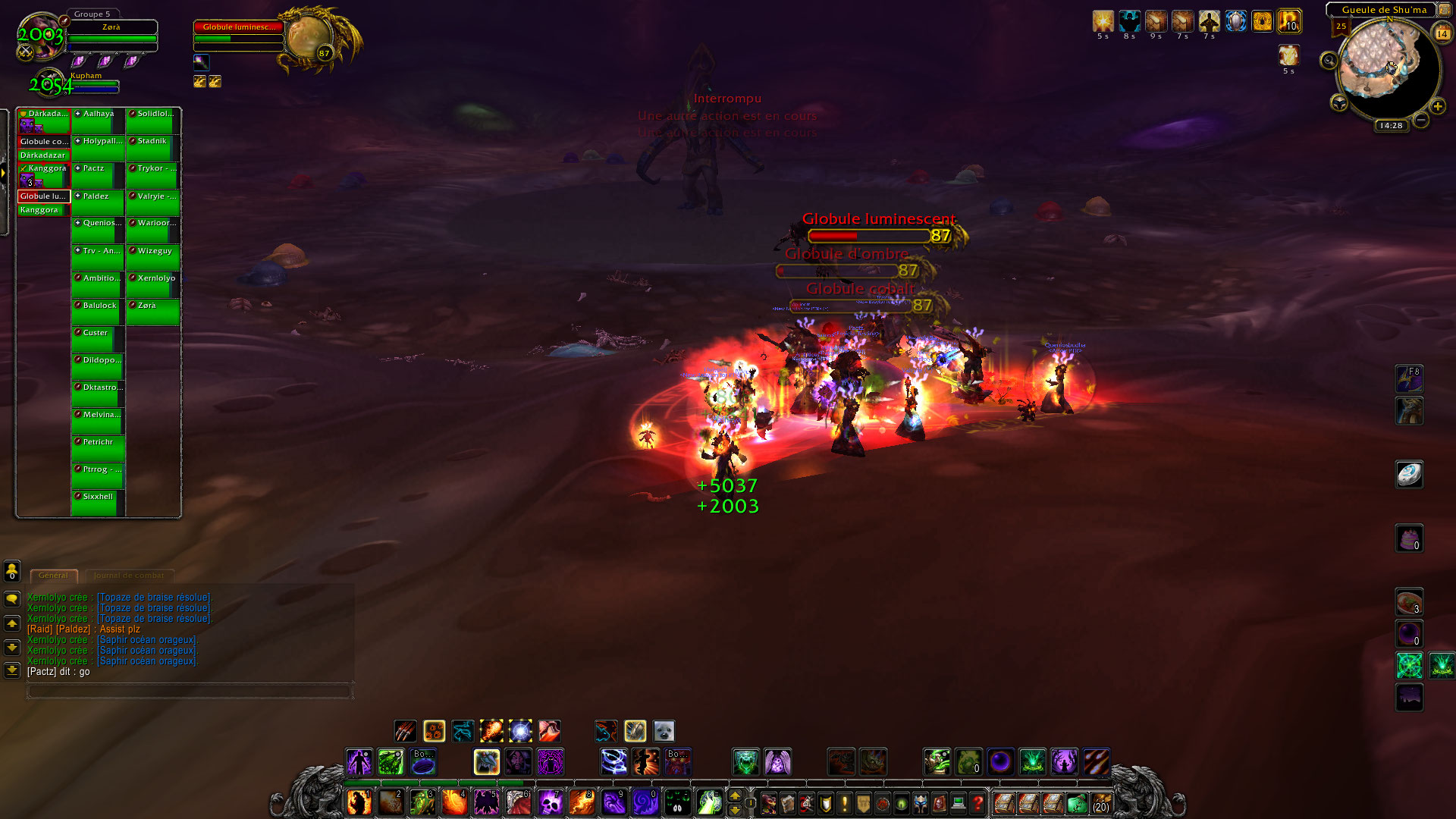The height and width of the screenshot is (819, 1456).
Task: Zoom in the minimap with plus button
Action: point(1438,107)
